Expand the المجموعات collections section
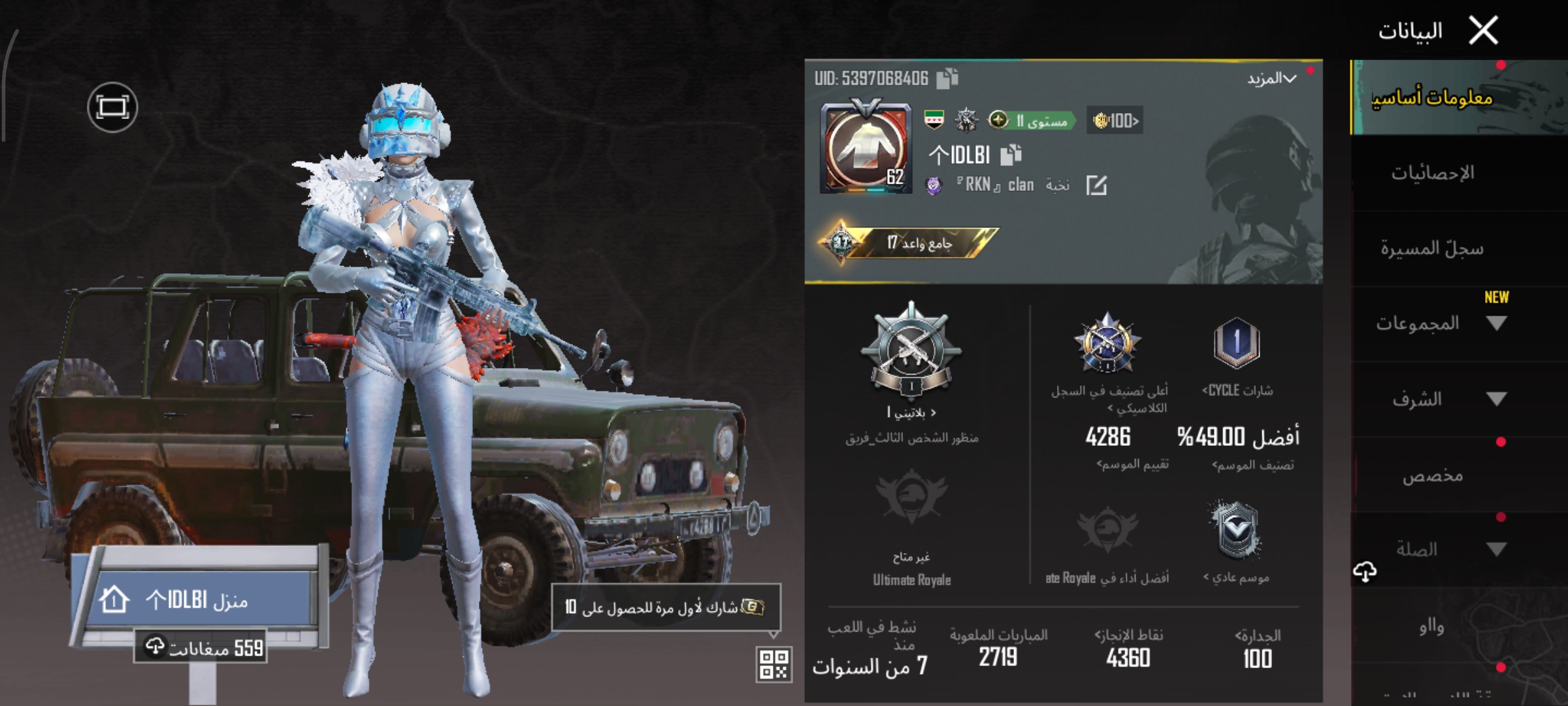The height and width of the screenshot is (706, 1568). 1437,324
